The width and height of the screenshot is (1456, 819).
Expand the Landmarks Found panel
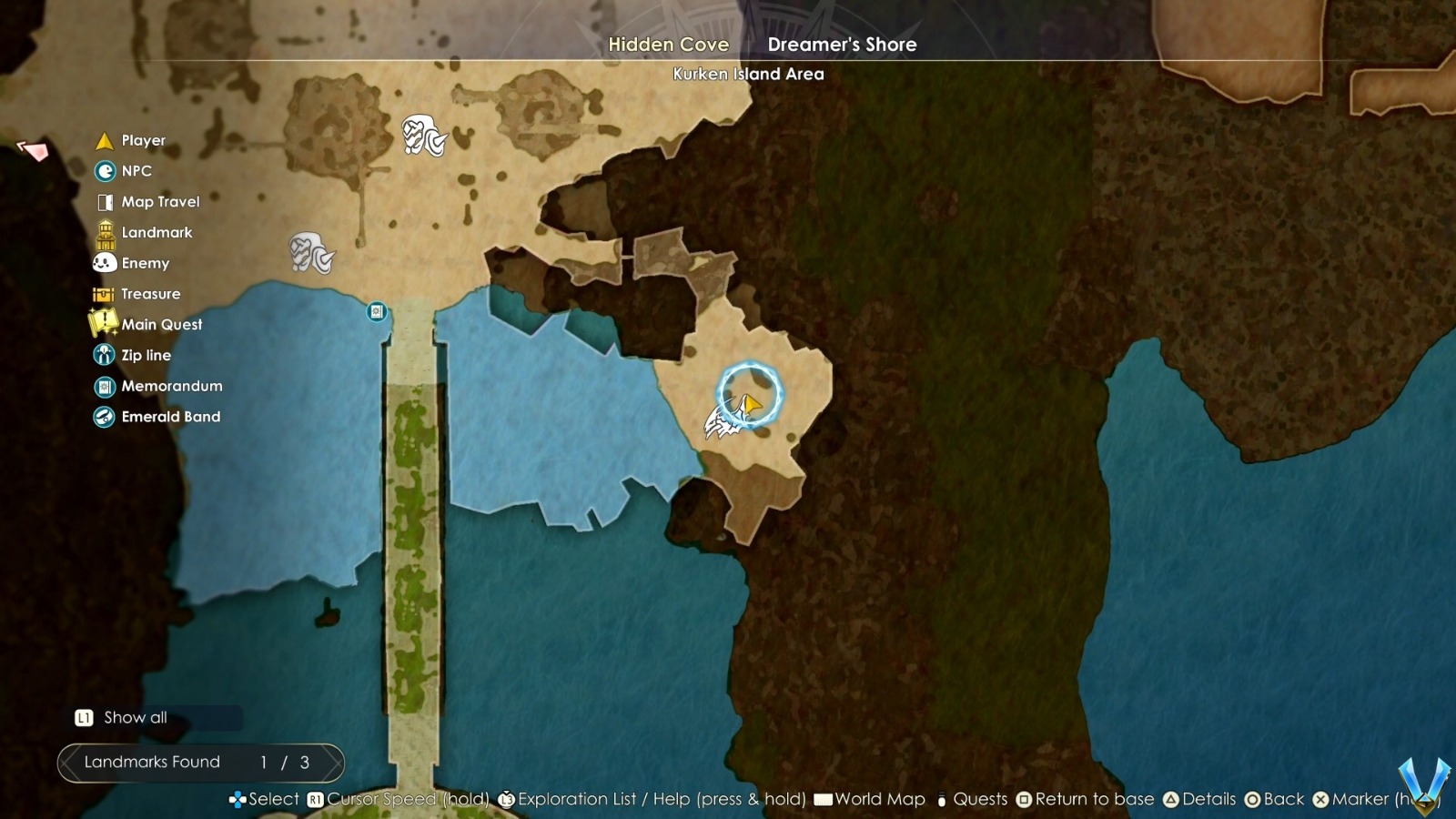pos(198,763)
